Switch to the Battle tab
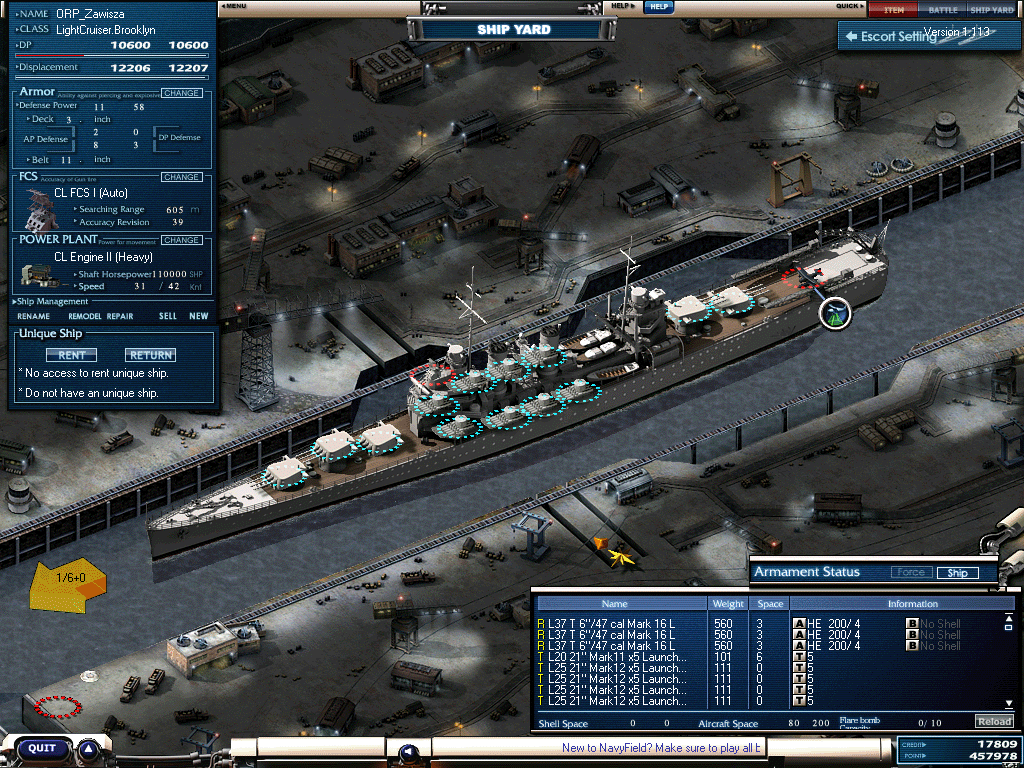Screen dimensions: 1024x768 (x=942, y=10)
